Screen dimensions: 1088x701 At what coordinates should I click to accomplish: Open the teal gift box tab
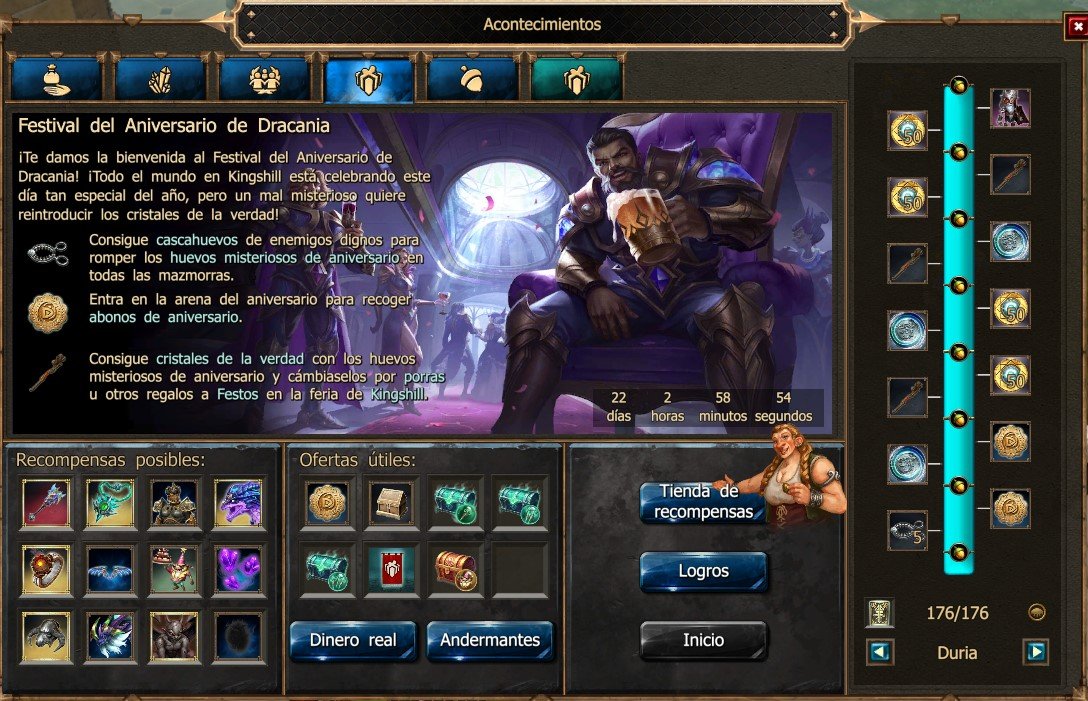576,80
